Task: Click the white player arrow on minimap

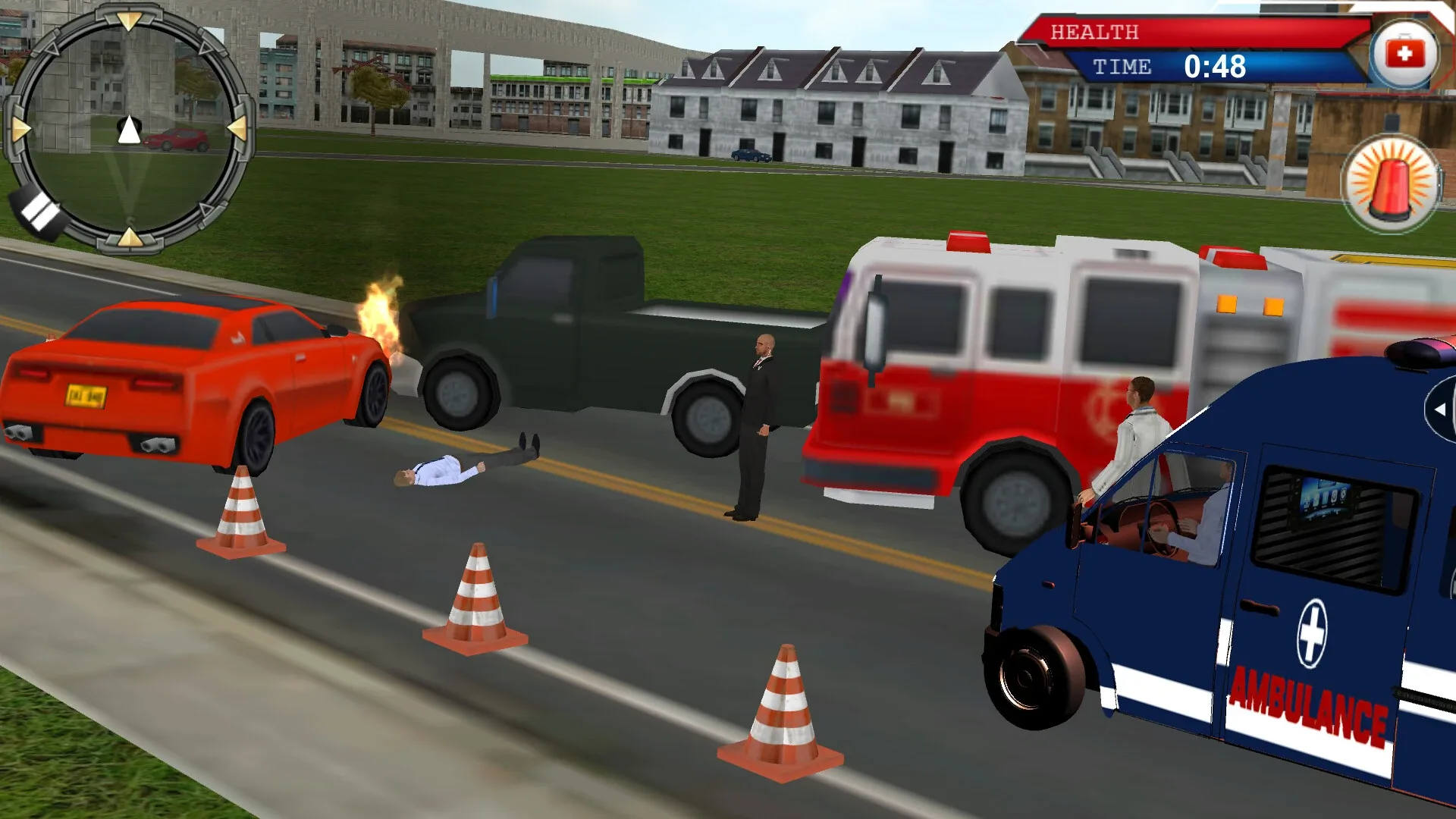Action: (129, 130)
